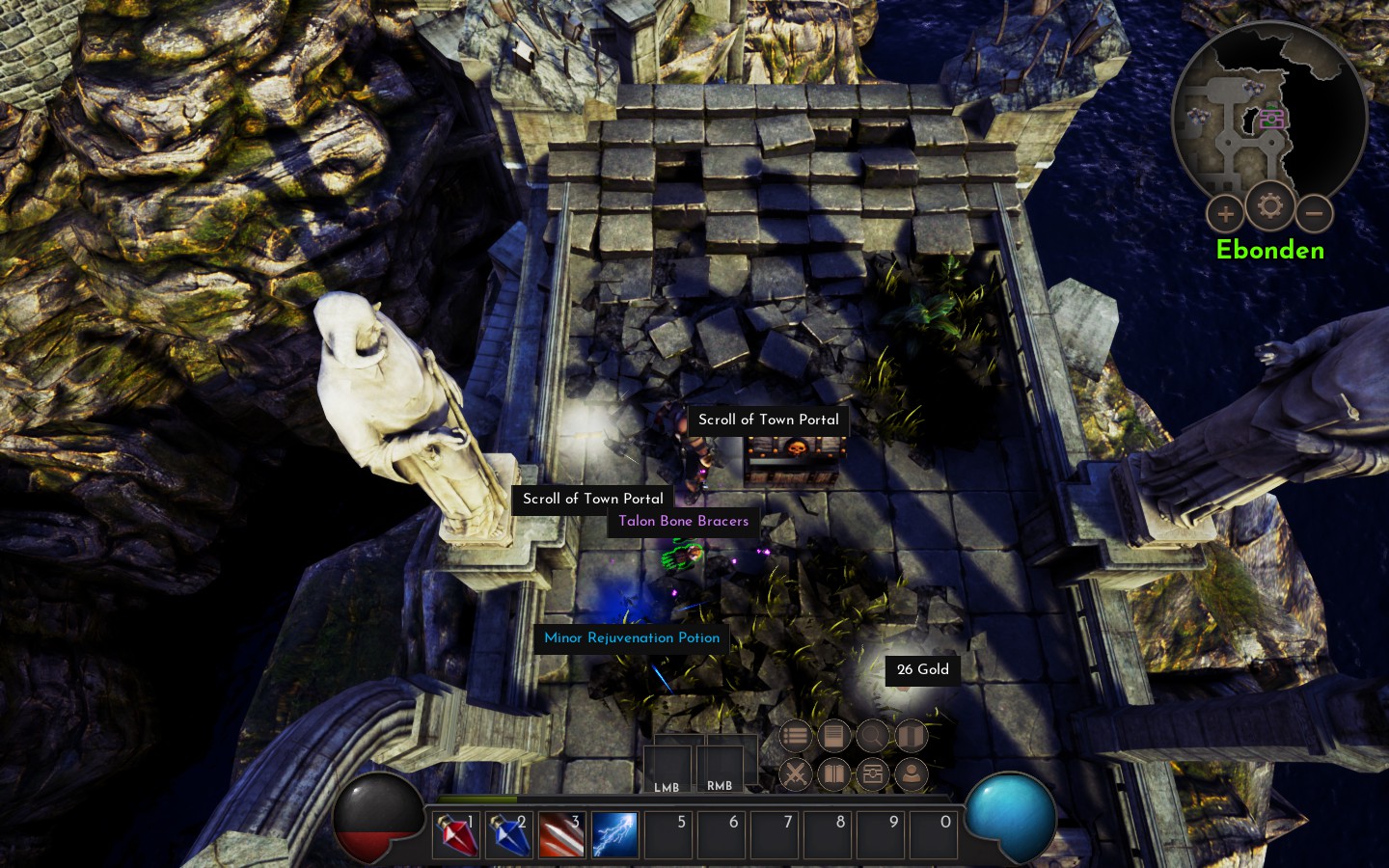Viewport: 1389px width, 868px height.
Task: Open the character profile button
Action: [x=911, y=773]
